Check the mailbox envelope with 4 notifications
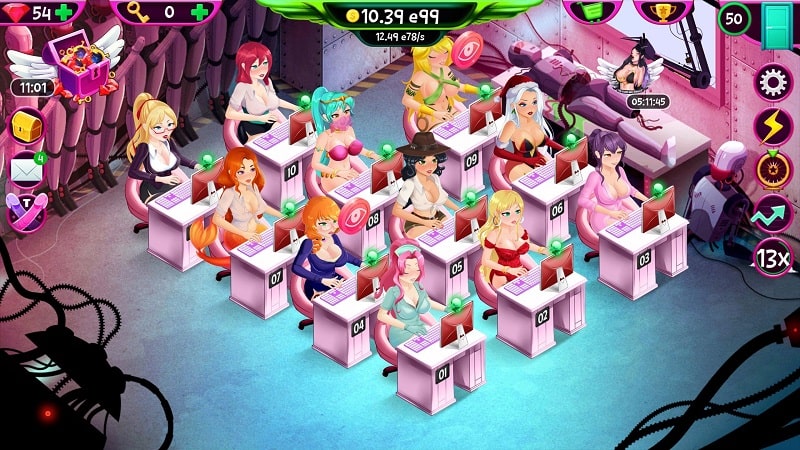The height and width of the screenshot is (450, 800). tap(26, 170)
